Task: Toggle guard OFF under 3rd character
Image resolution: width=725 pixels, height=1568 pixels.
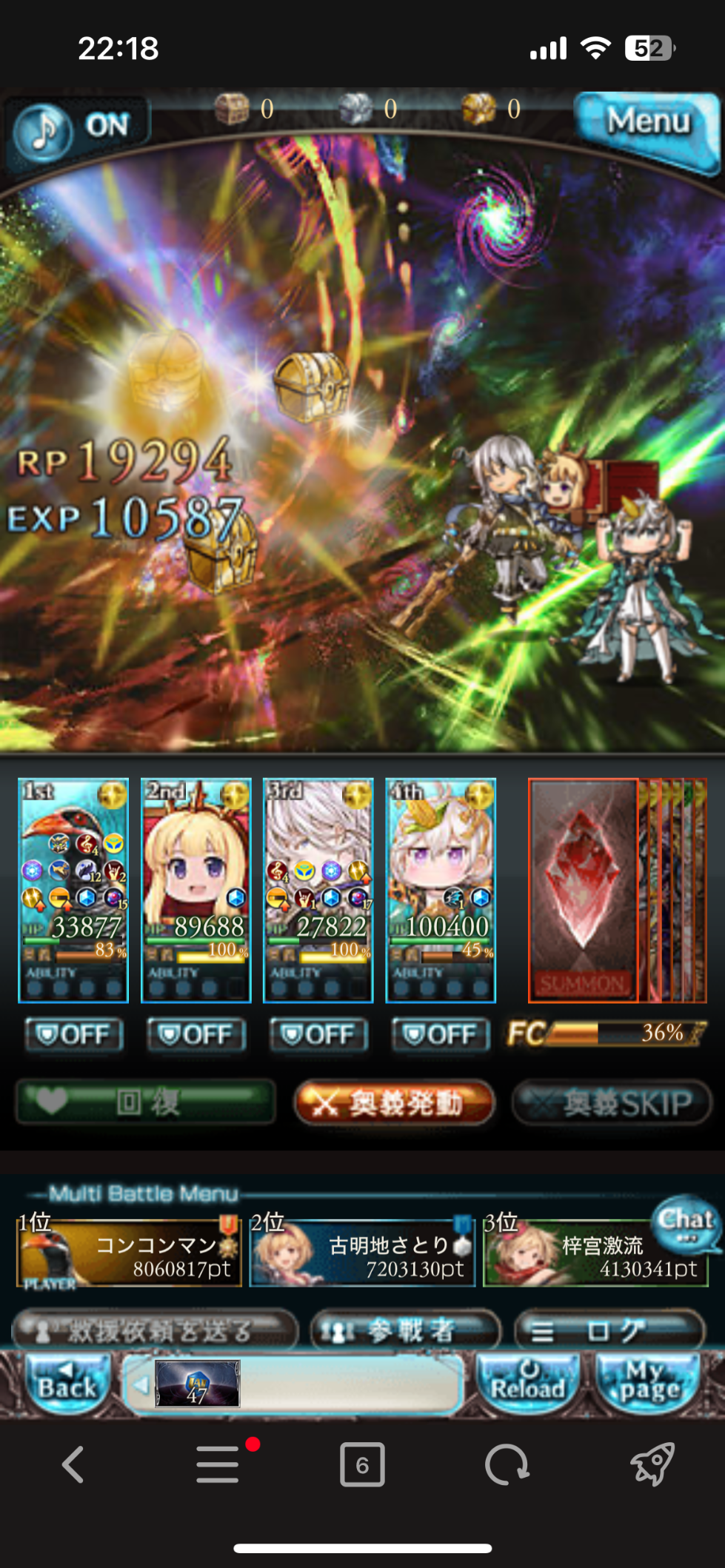Action: click(318, 1034)
